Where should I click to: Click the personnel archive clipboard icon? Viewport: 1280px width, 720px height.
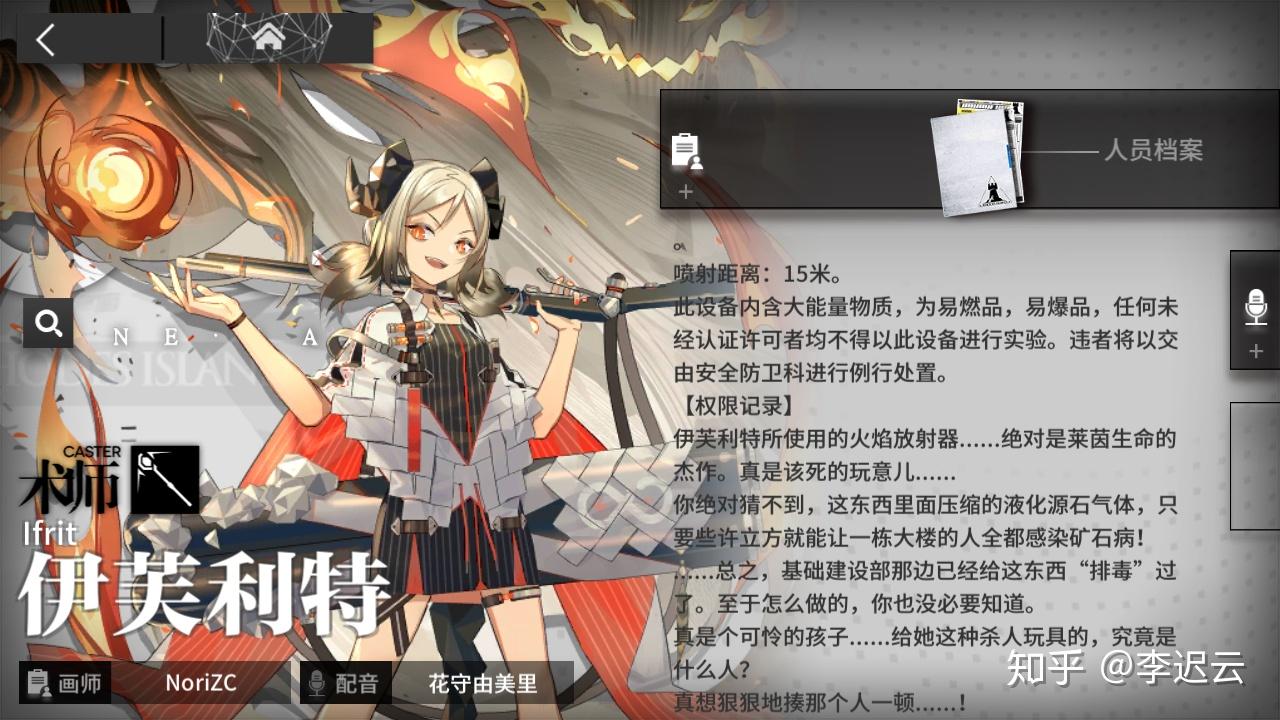(684, 150)
